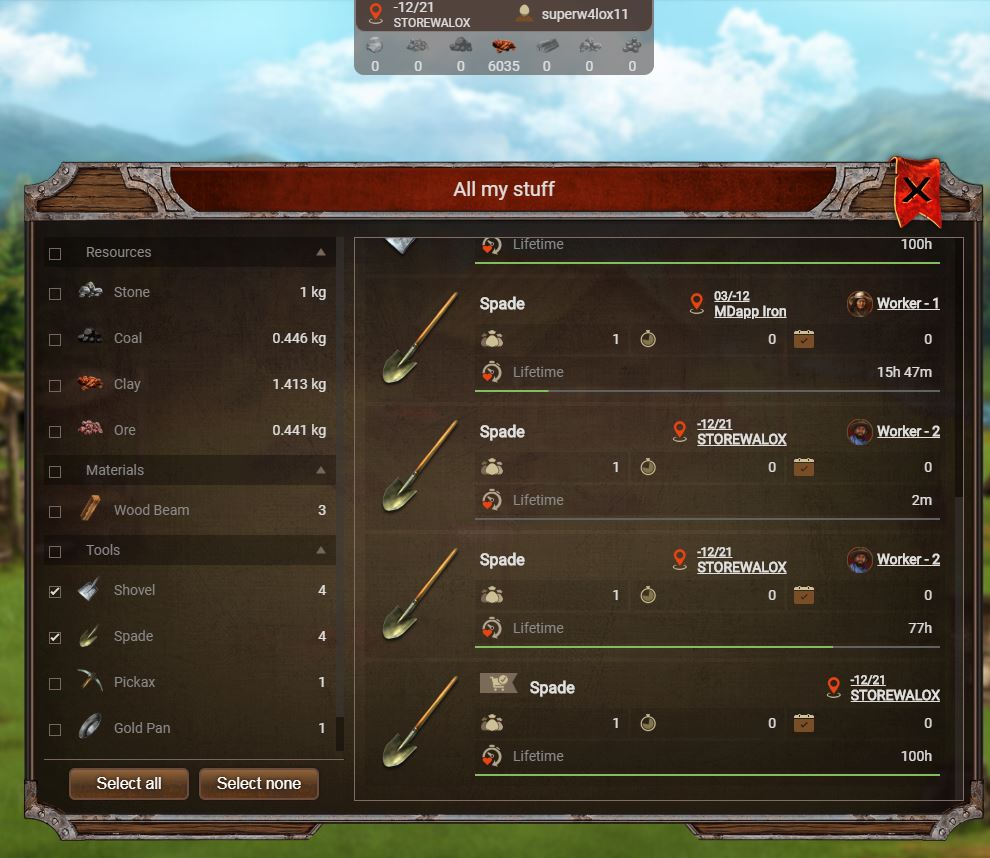The height and width of the screenshot is (858, 990).
Task: Check the Clay resource checkbox
Action: 55,386
